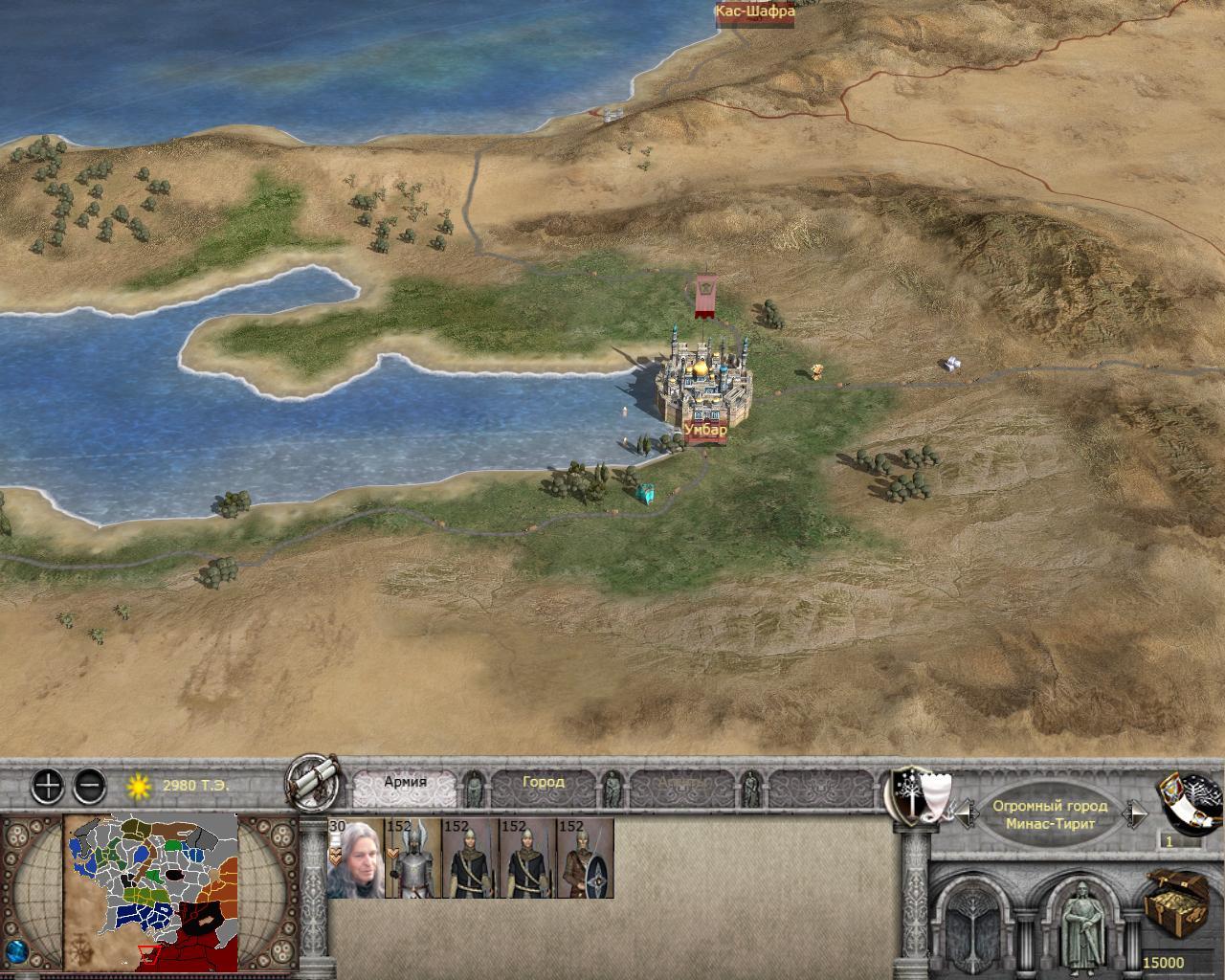Click the blue orb beside the minimap
The image size is (1225, 980).
[14, 953]
